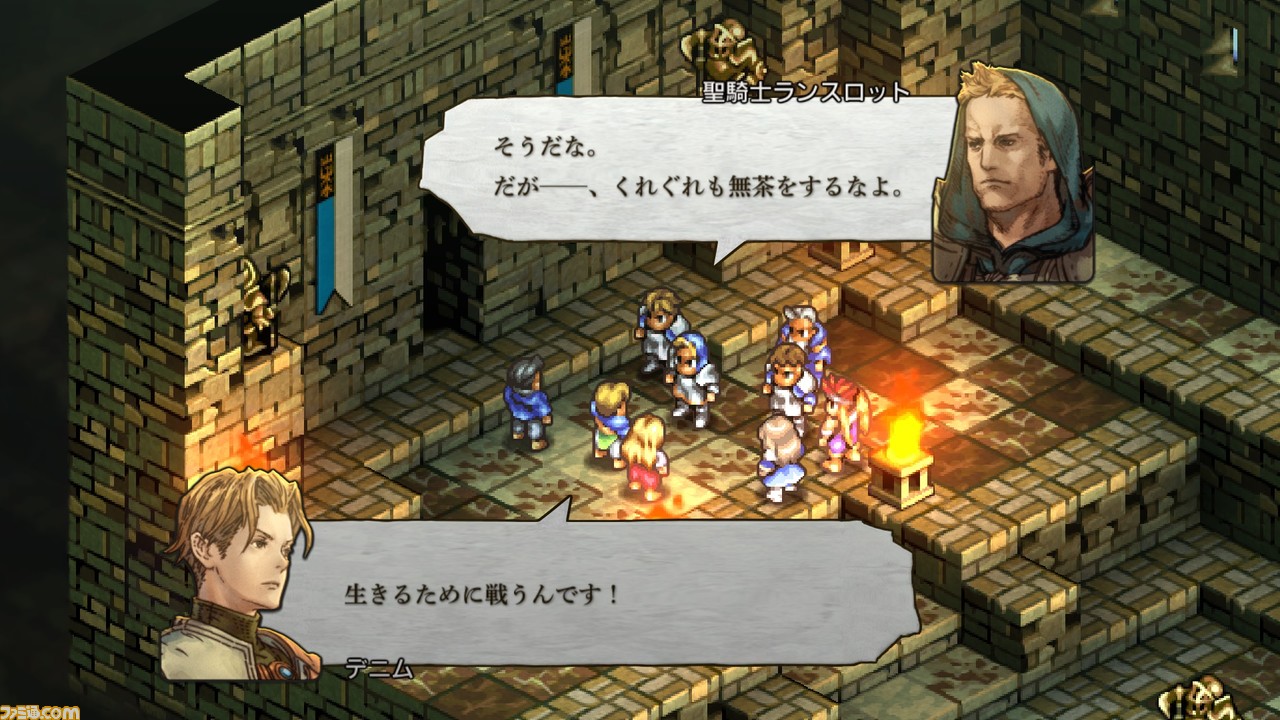Select the brown-haired fighter sprite in white tunic
This screenshot has height=720, width=1280.
(x=786, y=378)
